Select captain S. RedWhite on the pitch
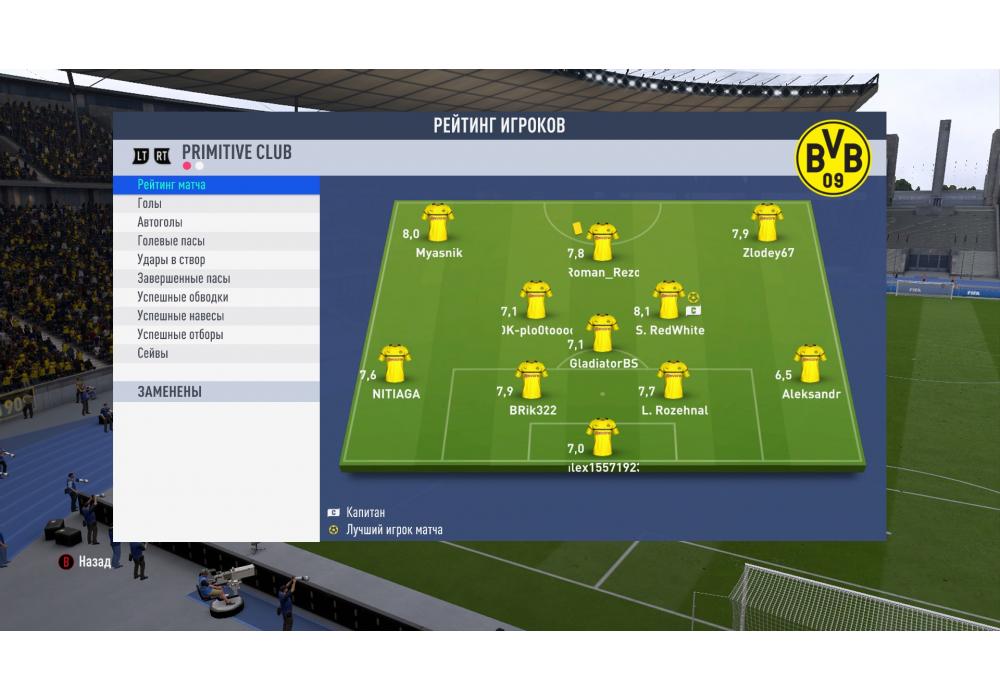Image resolution: width=1000 pixels, height=700 pixels. pos(668,300)
